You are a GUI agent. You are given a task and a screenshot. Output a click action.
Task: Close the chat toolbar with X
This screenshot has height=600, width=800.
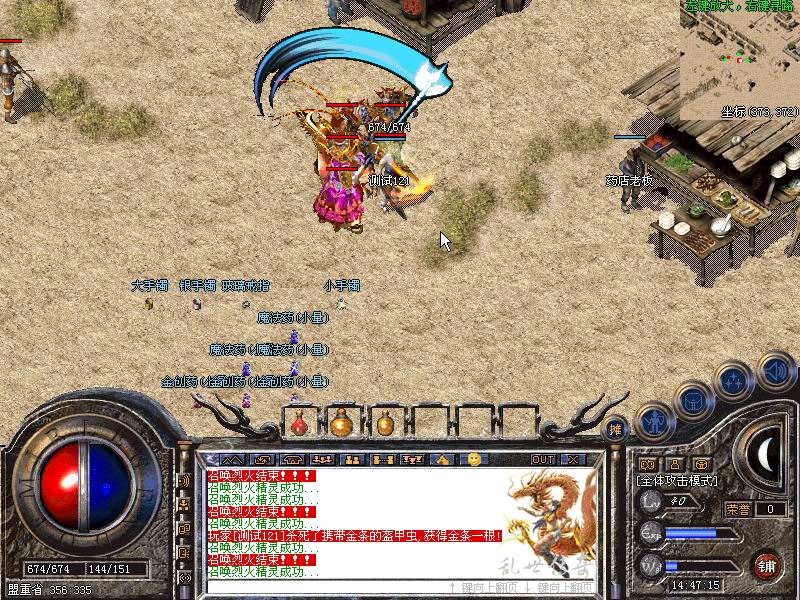click(x=573, y=459)
